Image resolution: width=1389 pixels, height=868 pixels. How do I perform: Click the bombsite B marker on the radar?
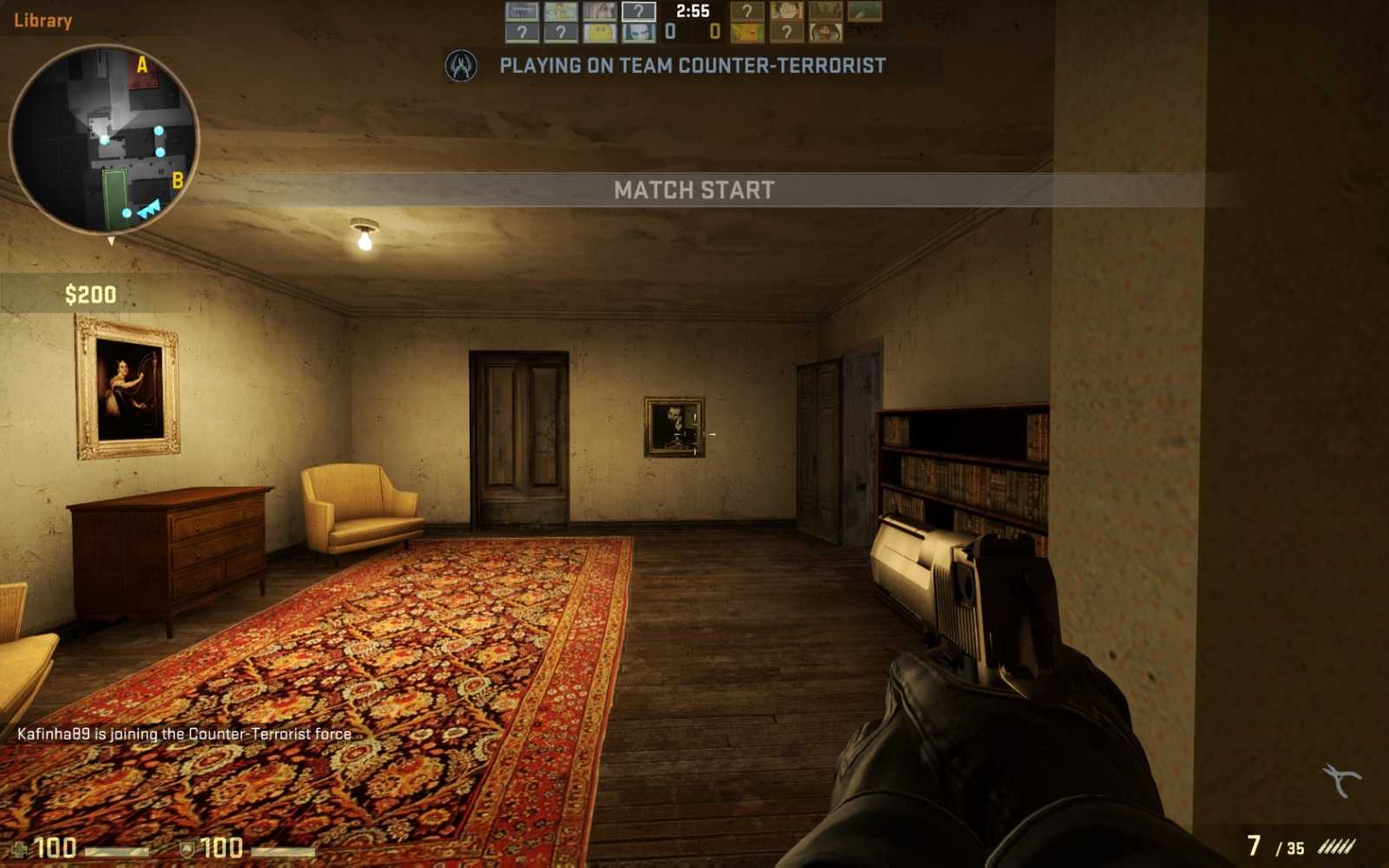(179, 181)
